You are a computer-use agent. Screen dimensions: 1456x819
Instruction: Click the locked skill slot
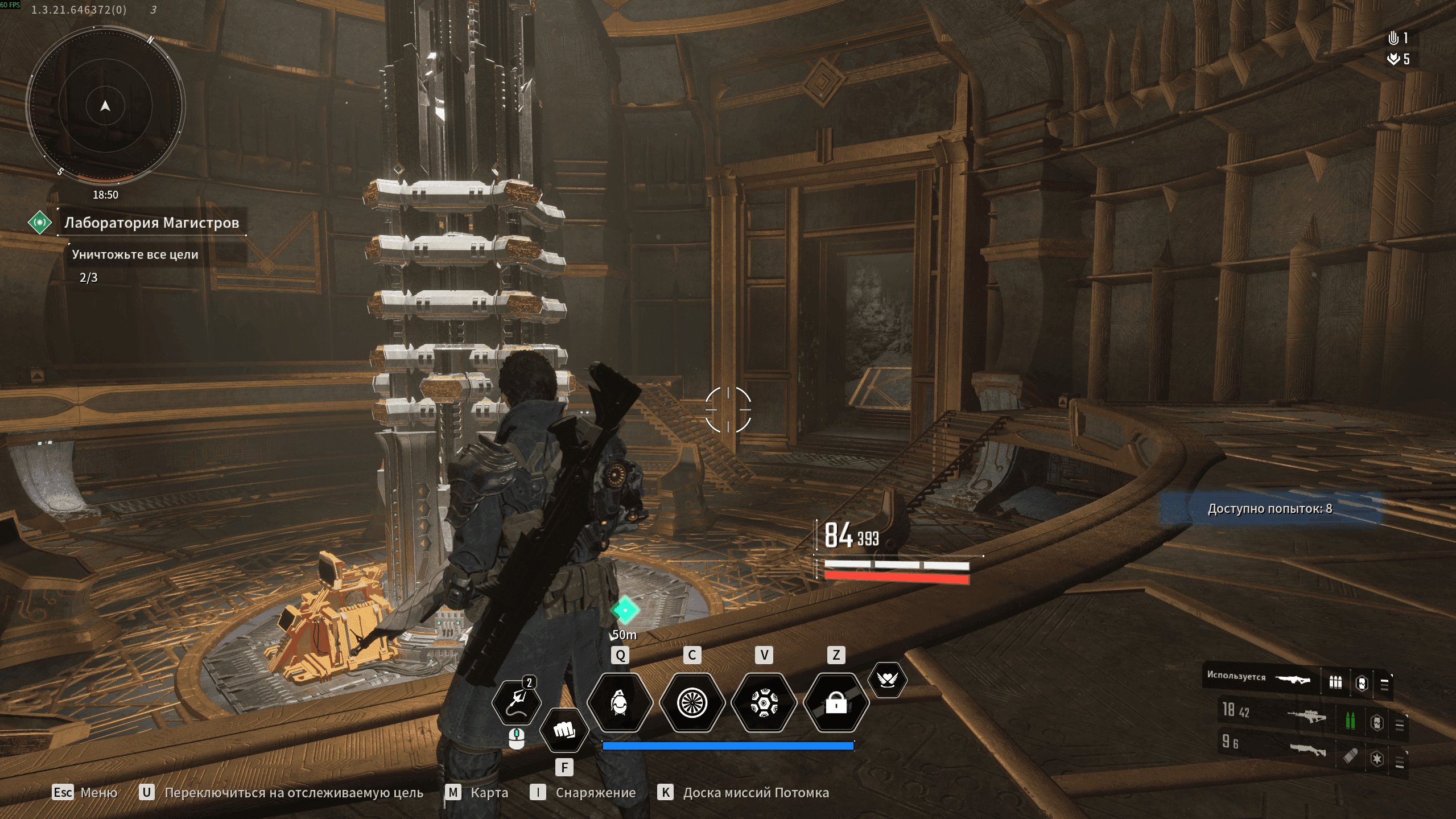pos(836,703)
